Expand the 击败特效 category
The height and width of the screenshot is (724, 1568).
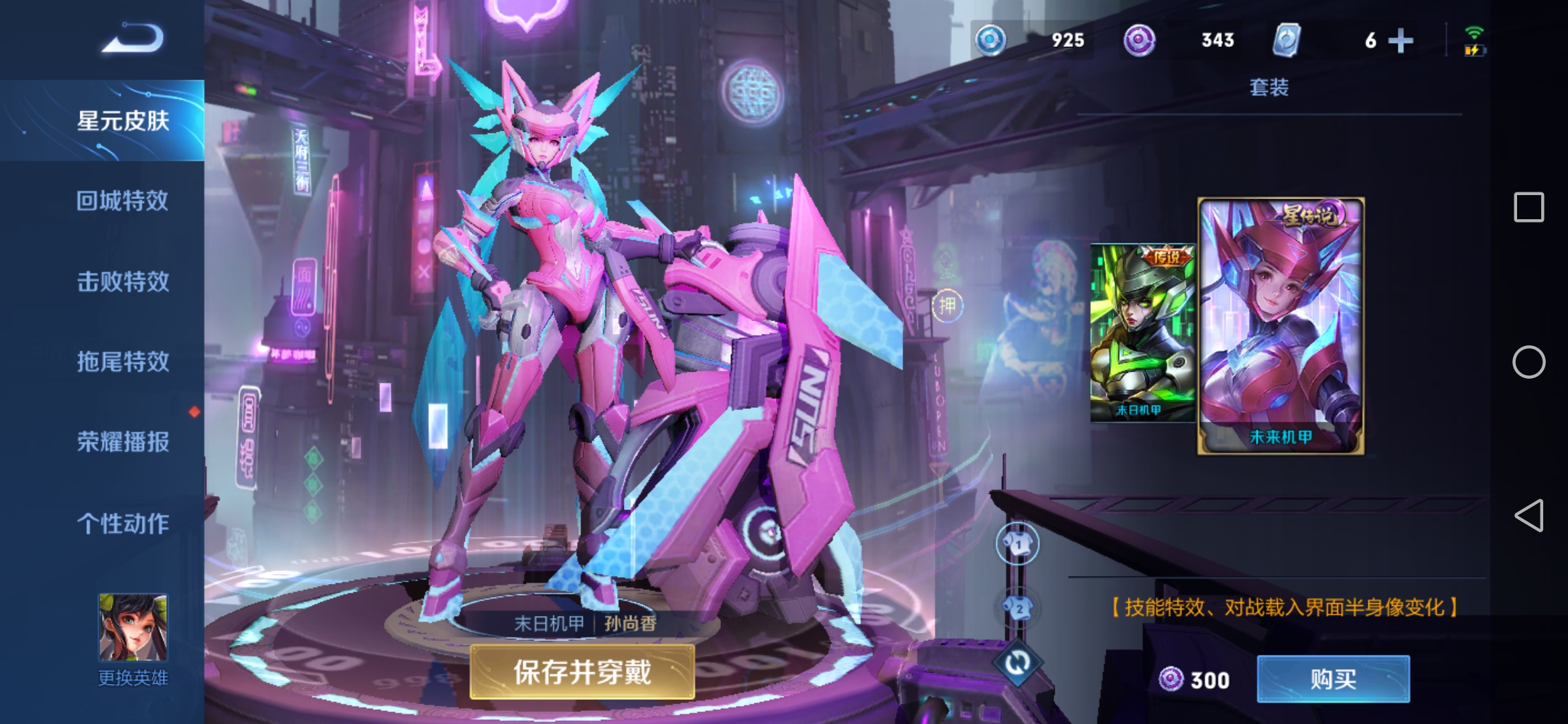pos(123,282)
